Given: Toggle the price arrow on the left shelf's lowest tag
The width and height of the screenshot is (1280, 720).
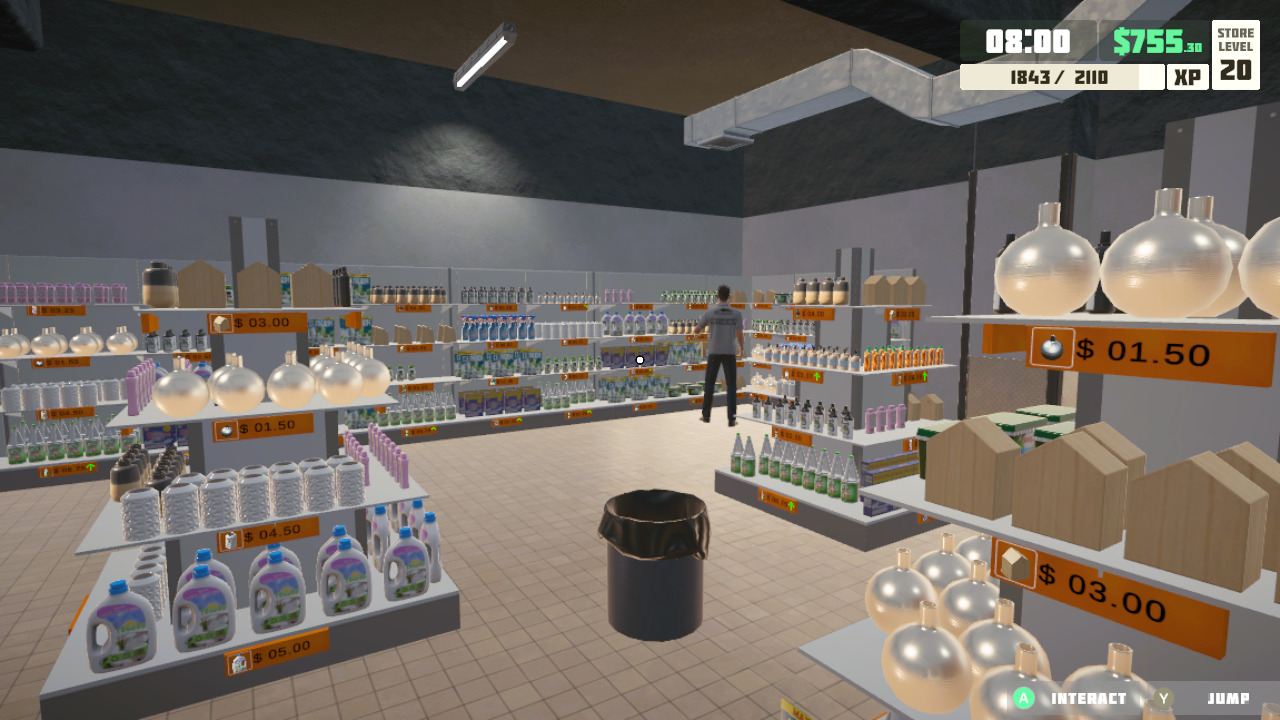Looking at the screenshot, I should click(90, 467).
